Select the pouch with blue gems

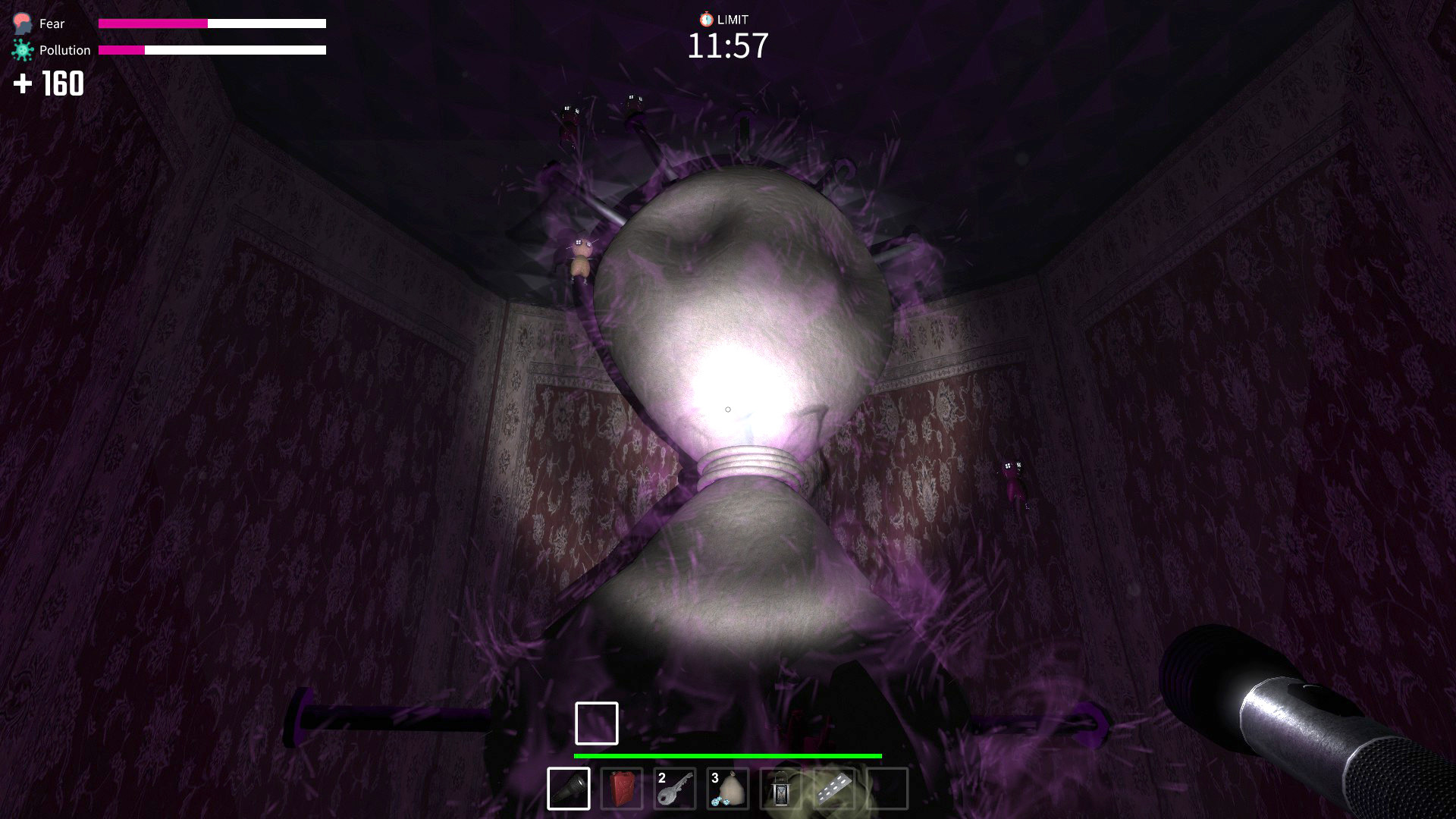(x=728, y=789)
